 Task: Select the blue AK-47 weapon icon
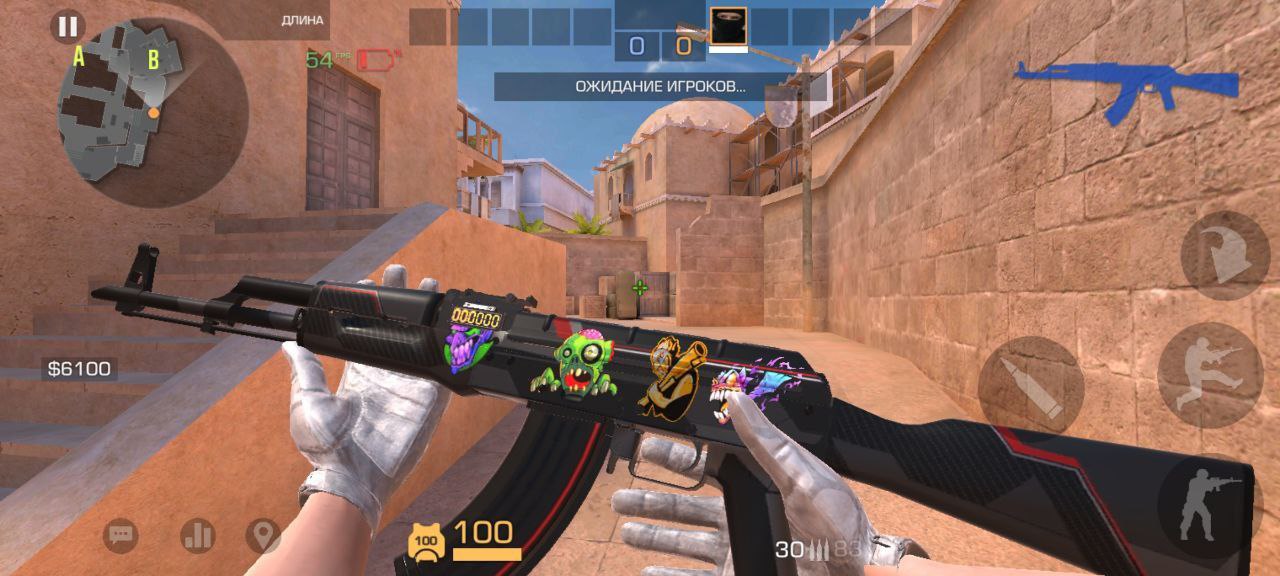click(x=1126, y=88)
